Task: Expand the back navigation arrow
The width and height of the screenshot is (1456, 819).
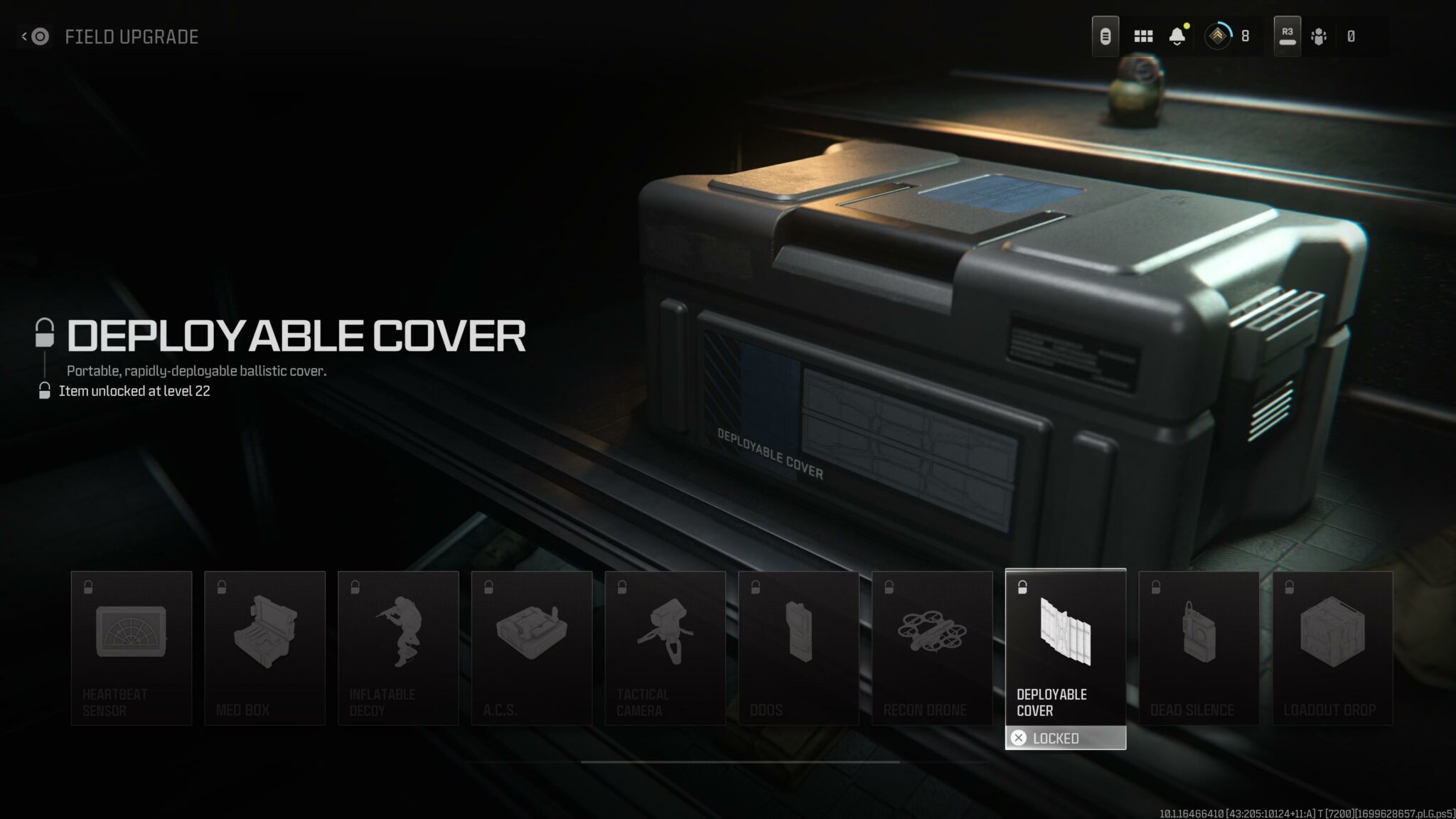Action: coord(23,37)
